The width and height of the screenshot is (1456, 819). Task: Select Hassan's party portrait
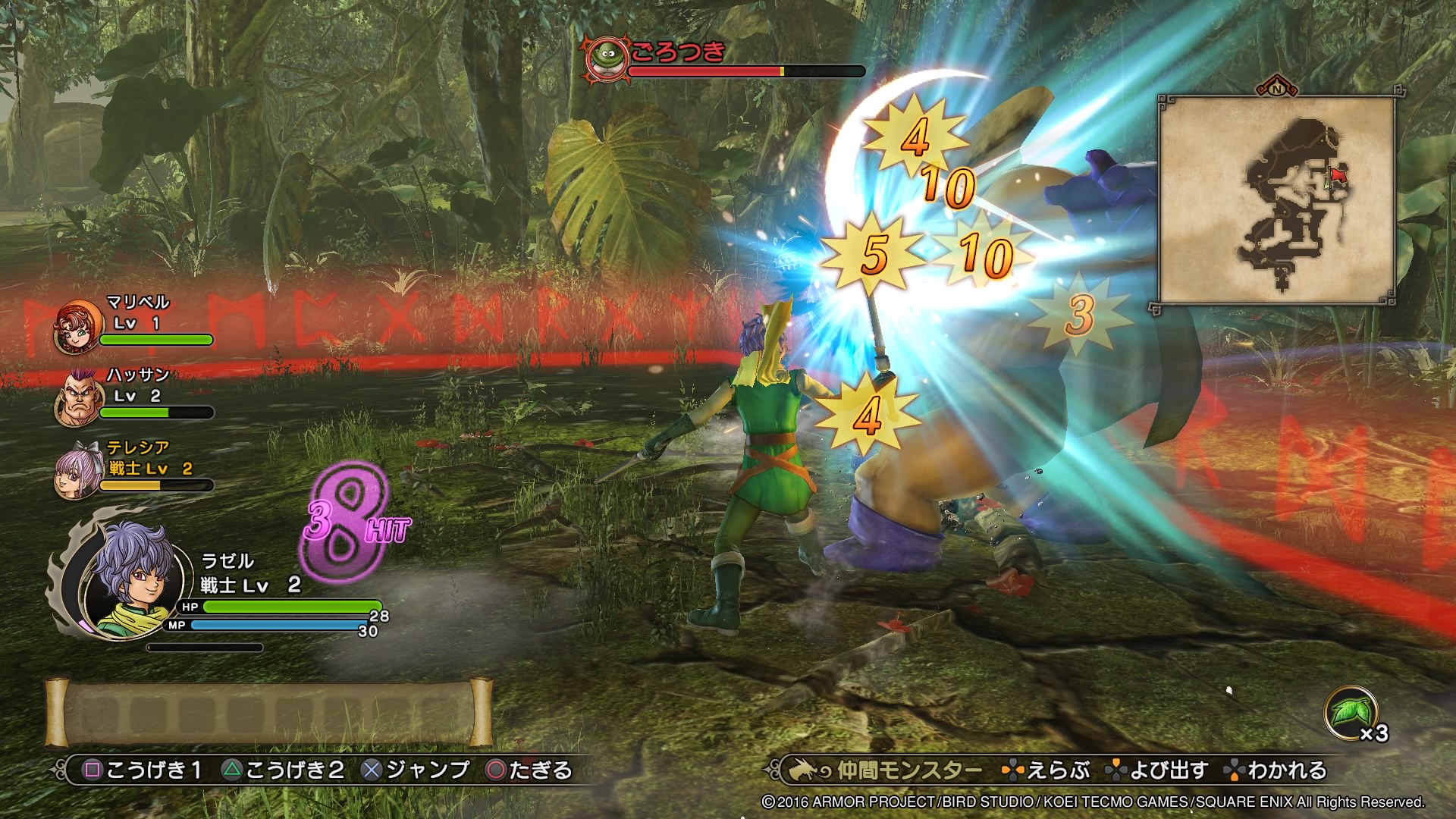click(x=77, y=398)
